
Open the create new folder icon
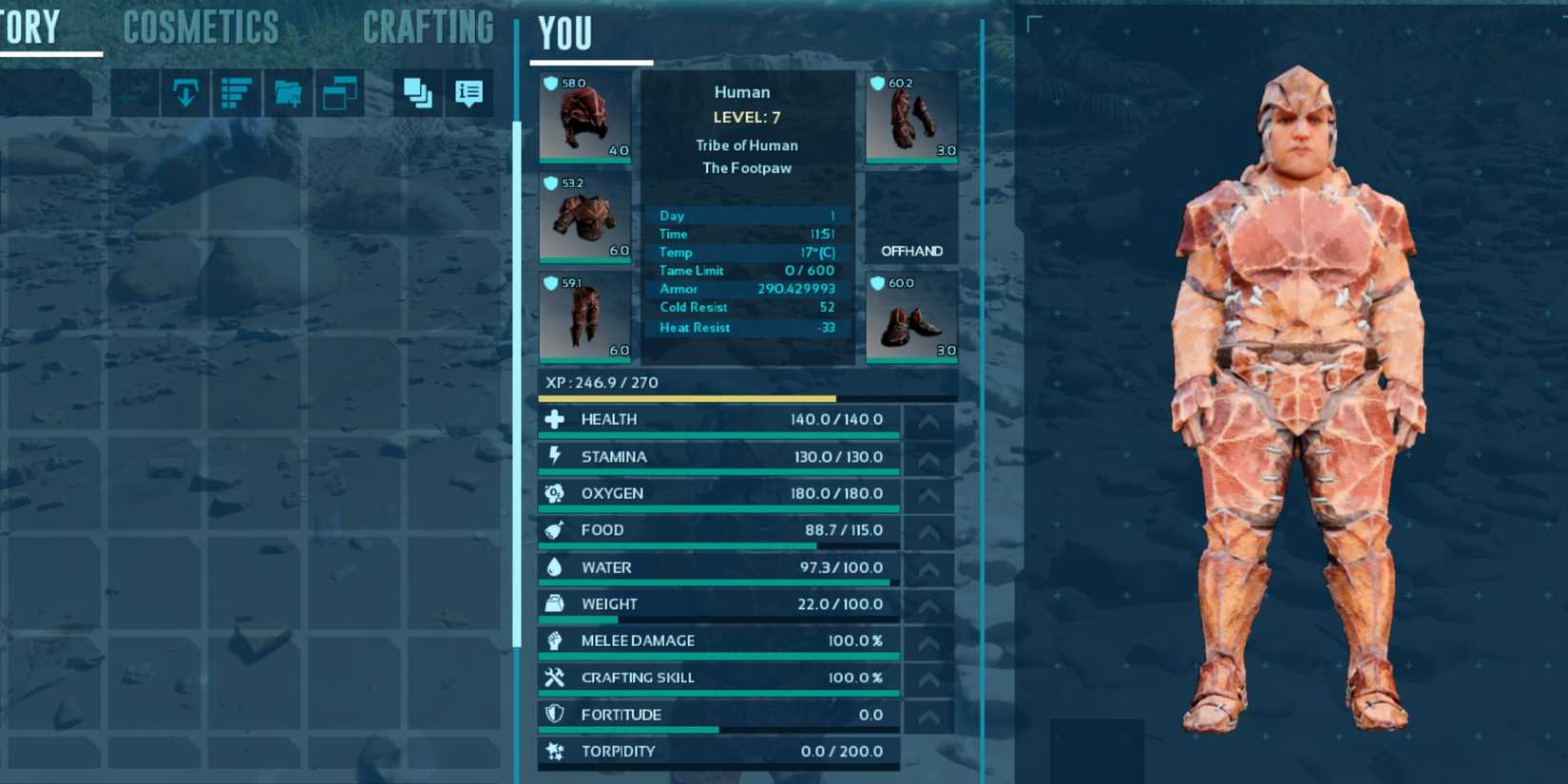pyautogui.click(x=288, y=93)
